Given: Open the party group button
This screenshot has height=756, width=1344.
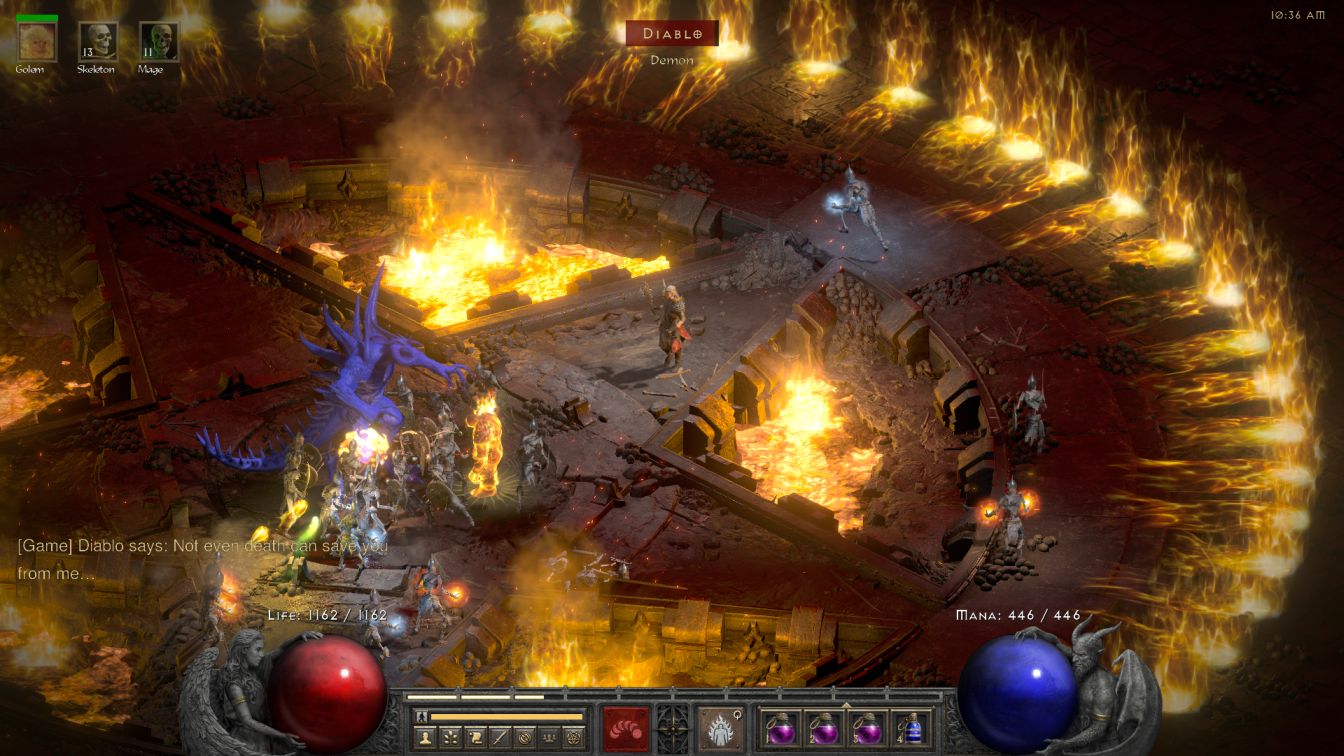Looking at the screenshot, I should click(549, 737).
